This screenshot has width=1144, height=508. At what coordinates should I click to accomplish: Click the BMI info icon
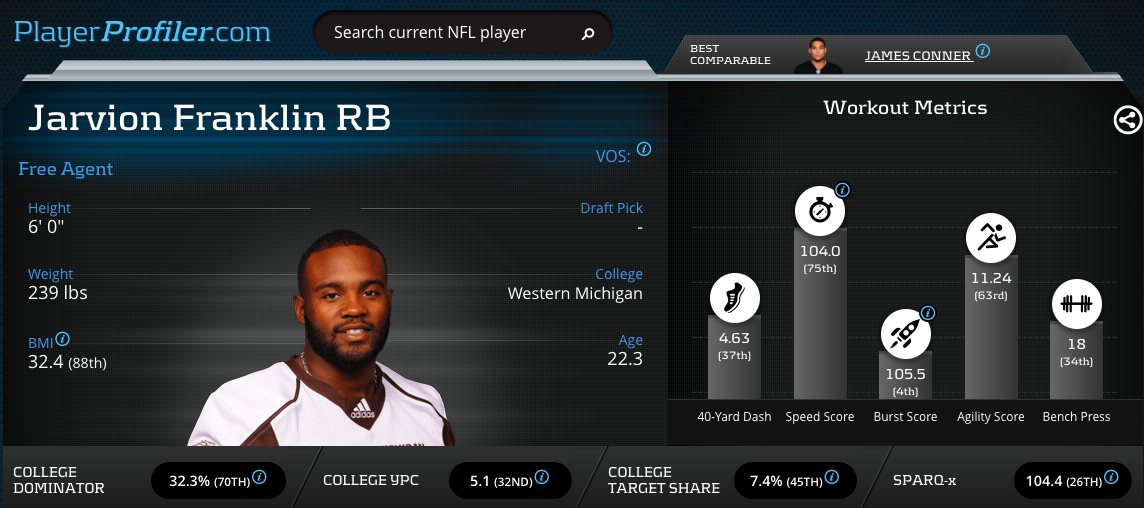click(x=63, y=339)
